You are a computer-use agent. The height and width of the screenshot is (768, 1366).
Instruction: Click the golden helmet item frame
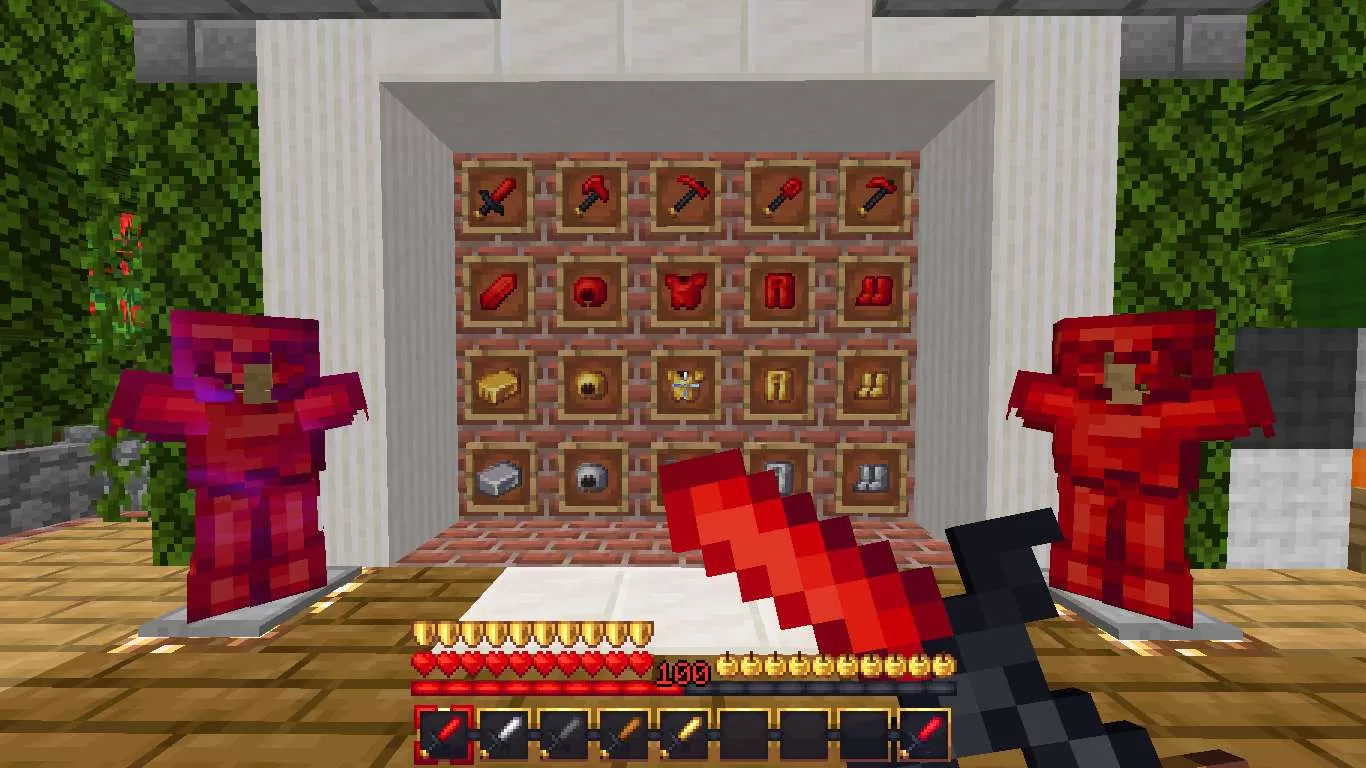click(590, 383)
